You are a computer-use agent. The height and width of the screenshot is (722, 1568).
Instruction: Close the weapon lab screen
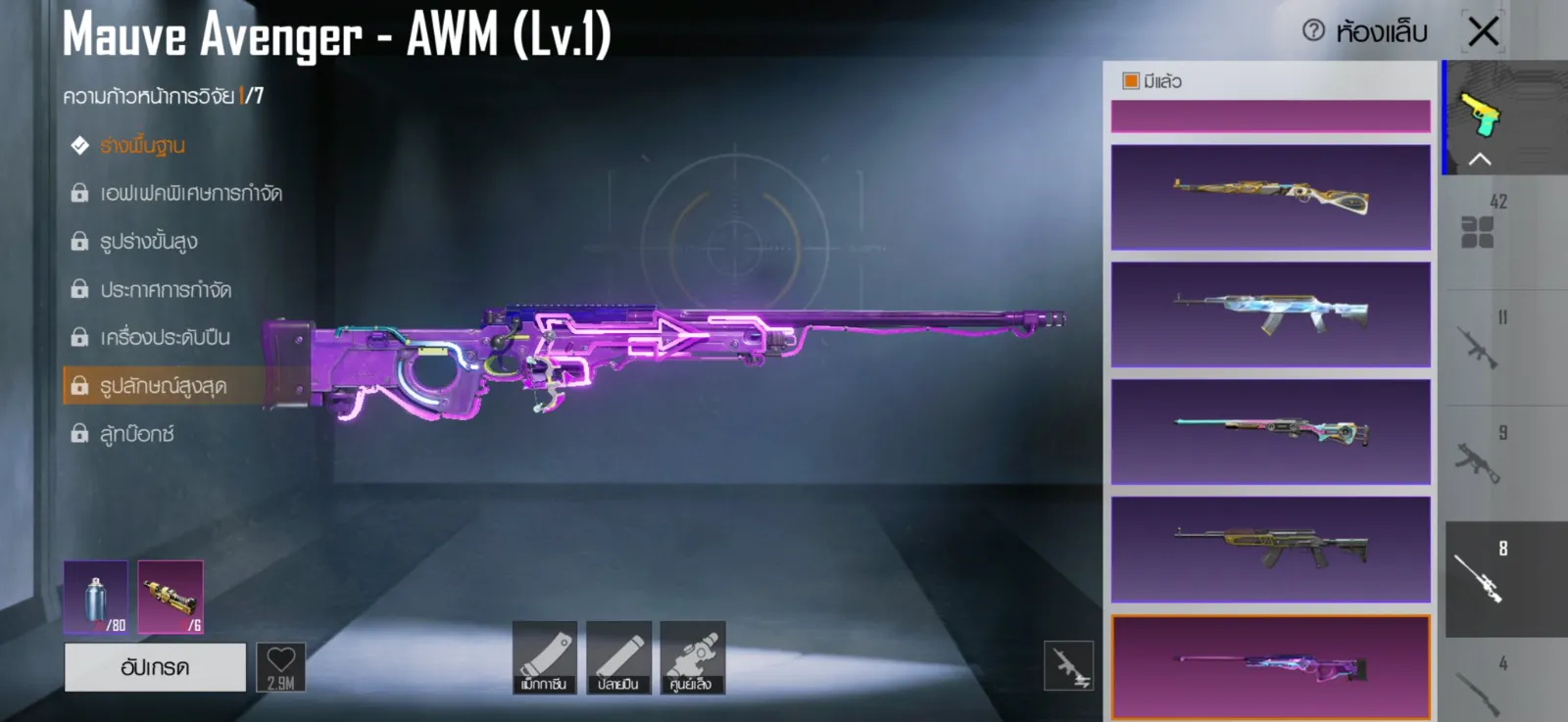(1484, 31)
